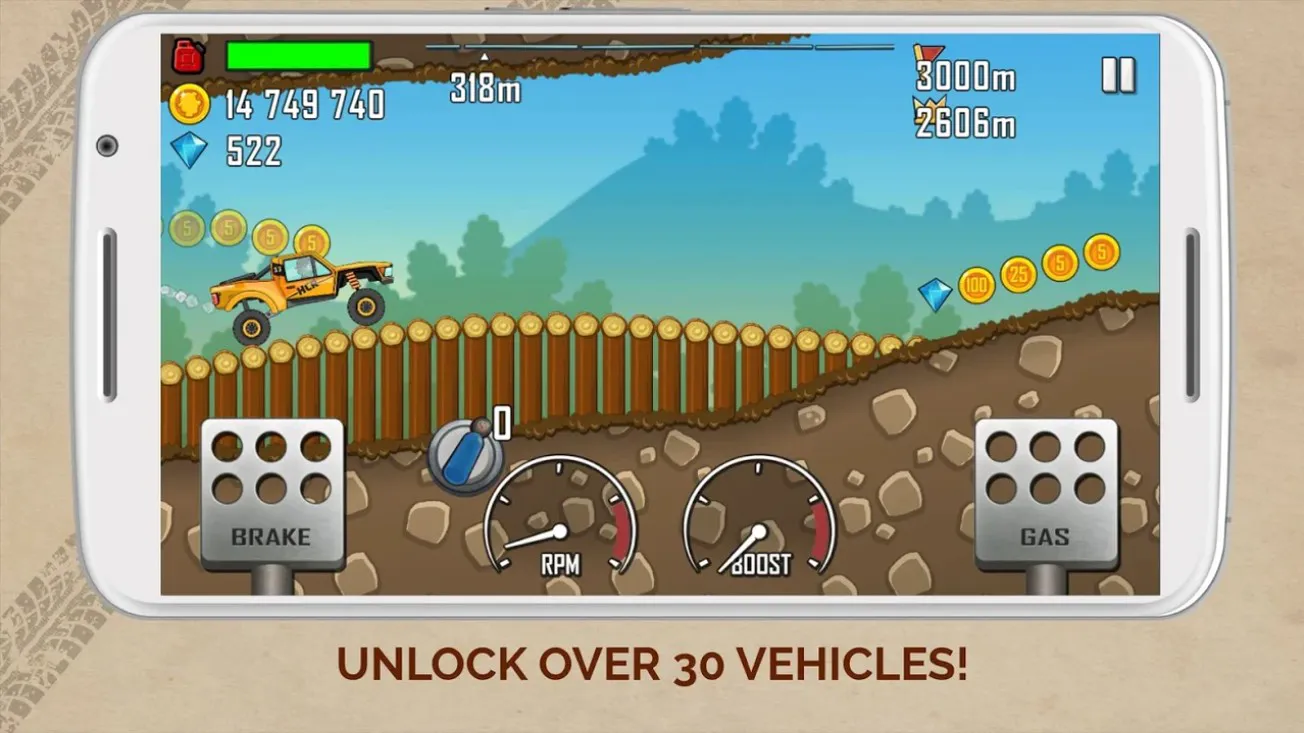The width and height of the screenshot is (1304, 733).
Task: Pause the game with the pause button
Action: click(x=1118, y=74)
